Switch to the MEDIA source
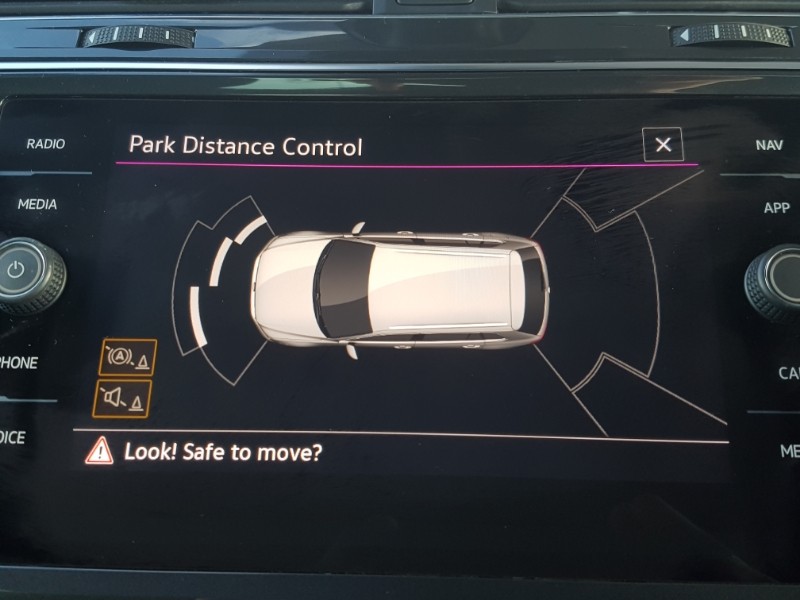Viewport: 800px width, 600px height. point(37,204)
